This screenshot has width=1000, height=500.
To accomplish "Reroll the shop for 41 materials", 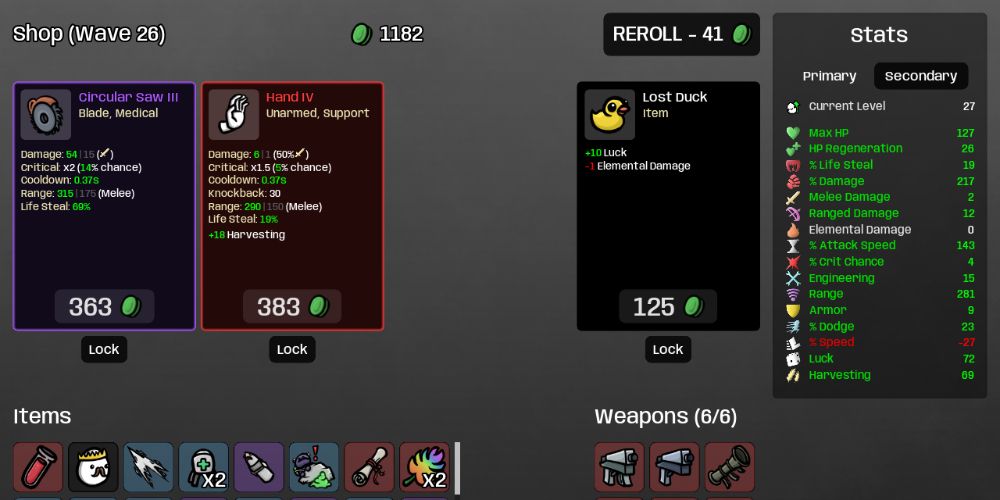I will pyautogui.click(x=681, y=34).
